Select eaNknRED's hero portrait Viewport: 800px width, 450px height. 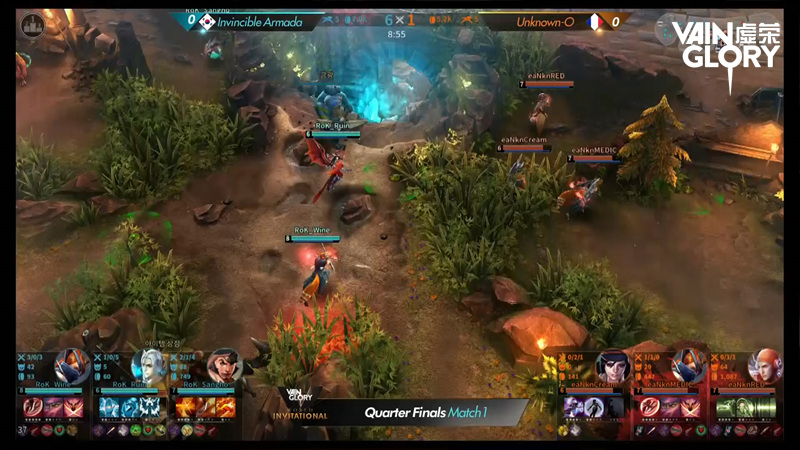coord(763,366)
